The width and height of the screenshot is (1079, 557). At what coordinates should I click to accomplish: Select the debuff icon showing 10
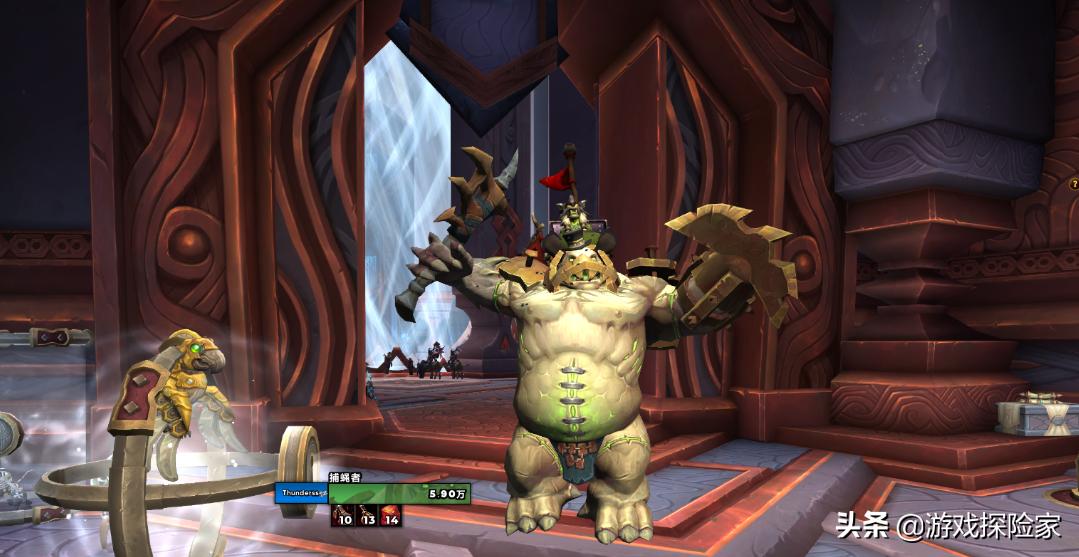[342, 514]
